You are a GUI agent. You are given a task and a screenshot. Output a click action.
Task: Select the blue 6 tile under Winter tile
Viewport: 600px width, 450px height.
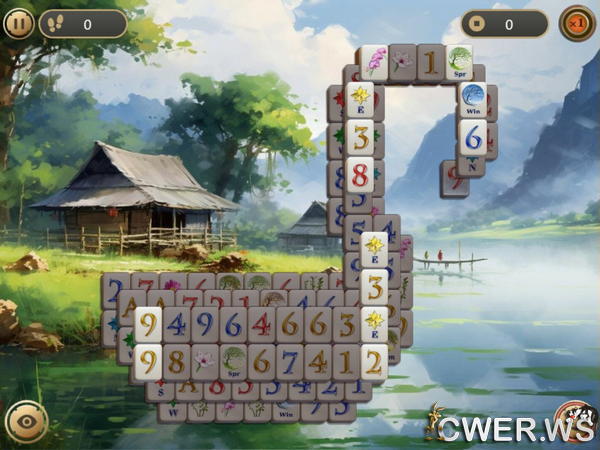(473, 136)
